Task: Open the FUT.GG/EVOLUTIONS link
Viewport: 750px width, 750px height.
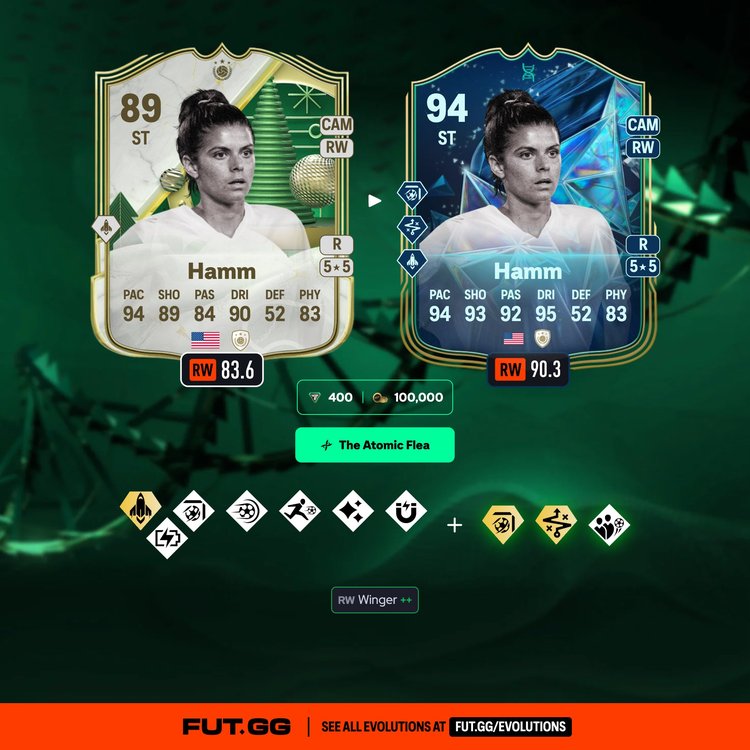Action: click(x=509, y=726)
